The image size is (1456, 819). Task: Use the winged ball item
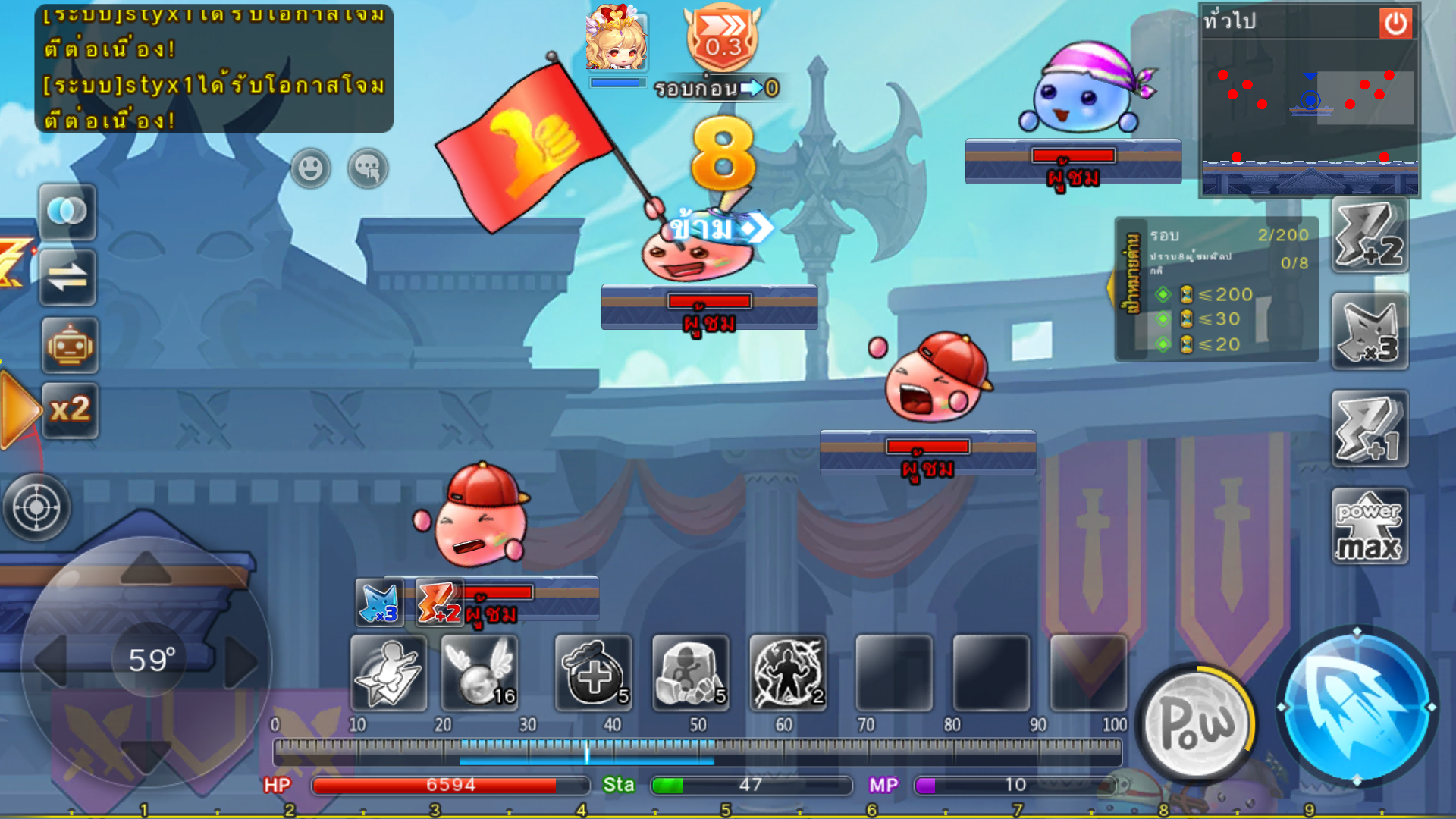point(480,673)
